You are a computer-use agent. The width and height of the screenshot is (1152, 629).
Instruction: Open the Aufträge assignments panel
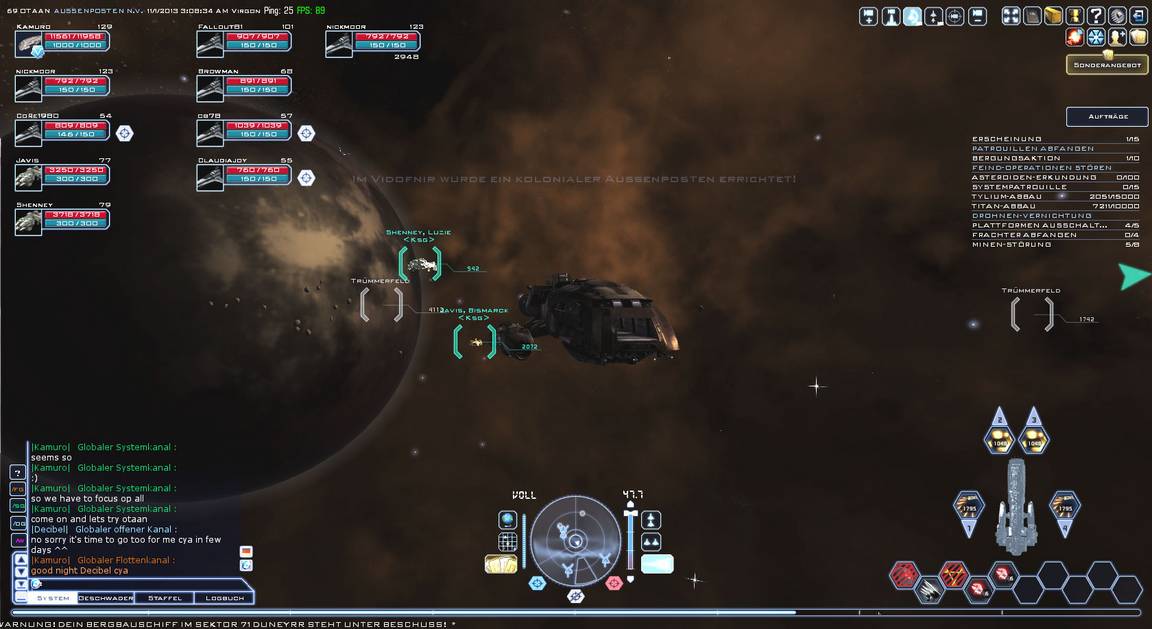(x=1107, y=117)
